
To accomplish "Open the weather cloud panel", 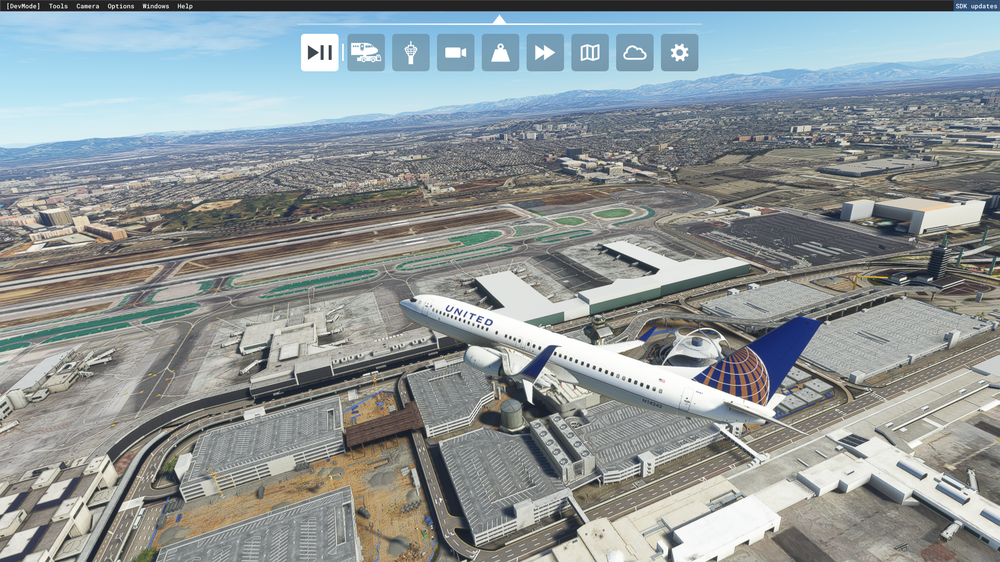I will (635, 53).
